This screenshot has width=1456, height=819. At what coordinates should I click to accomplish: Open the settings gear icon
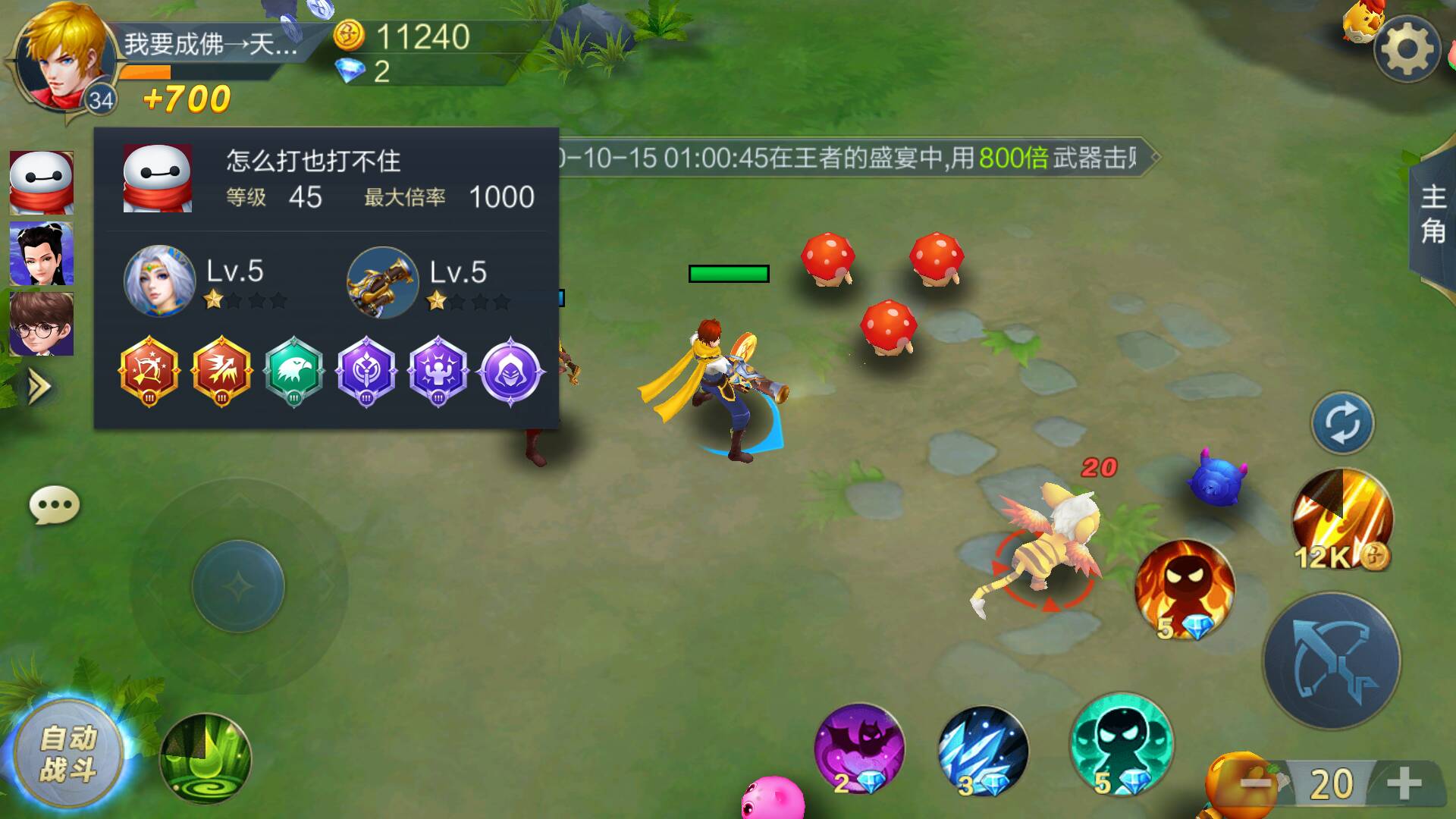(1407, 47)
